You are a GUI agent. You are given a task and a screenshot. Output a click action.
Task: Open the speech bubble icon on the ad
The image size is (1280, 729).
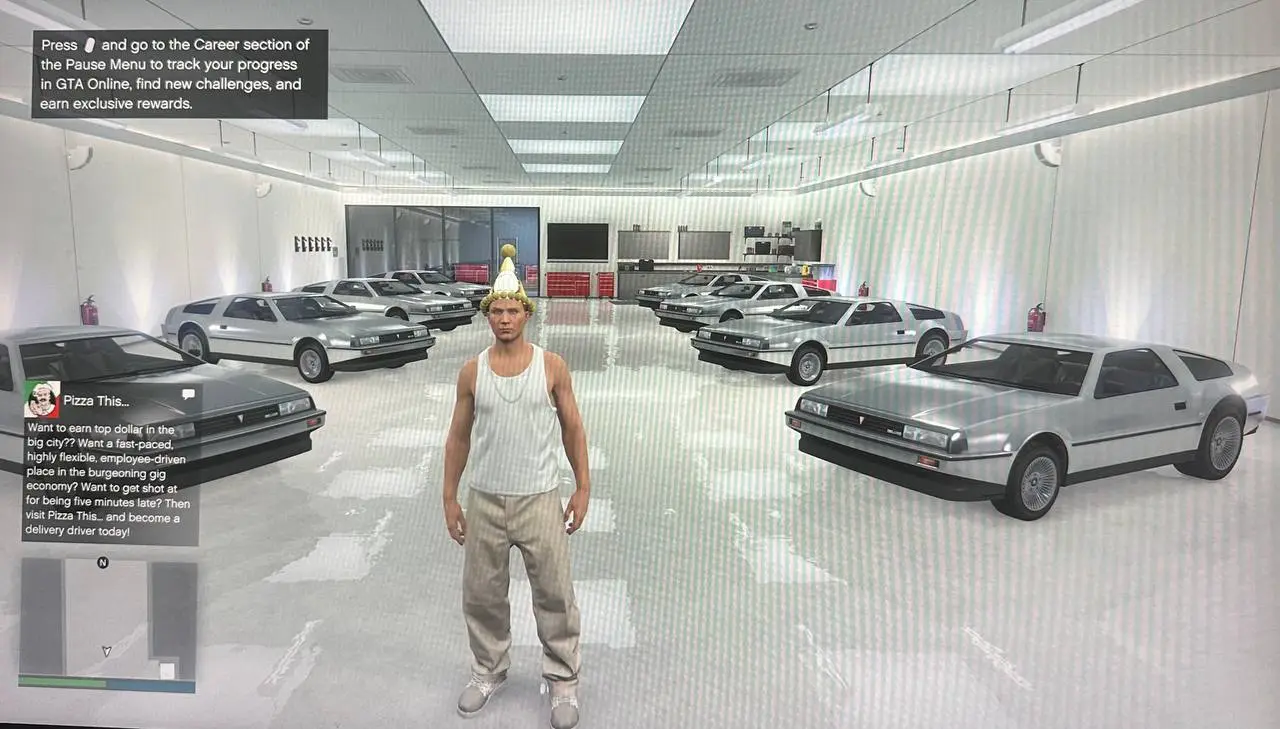click(x=187, y=395)
